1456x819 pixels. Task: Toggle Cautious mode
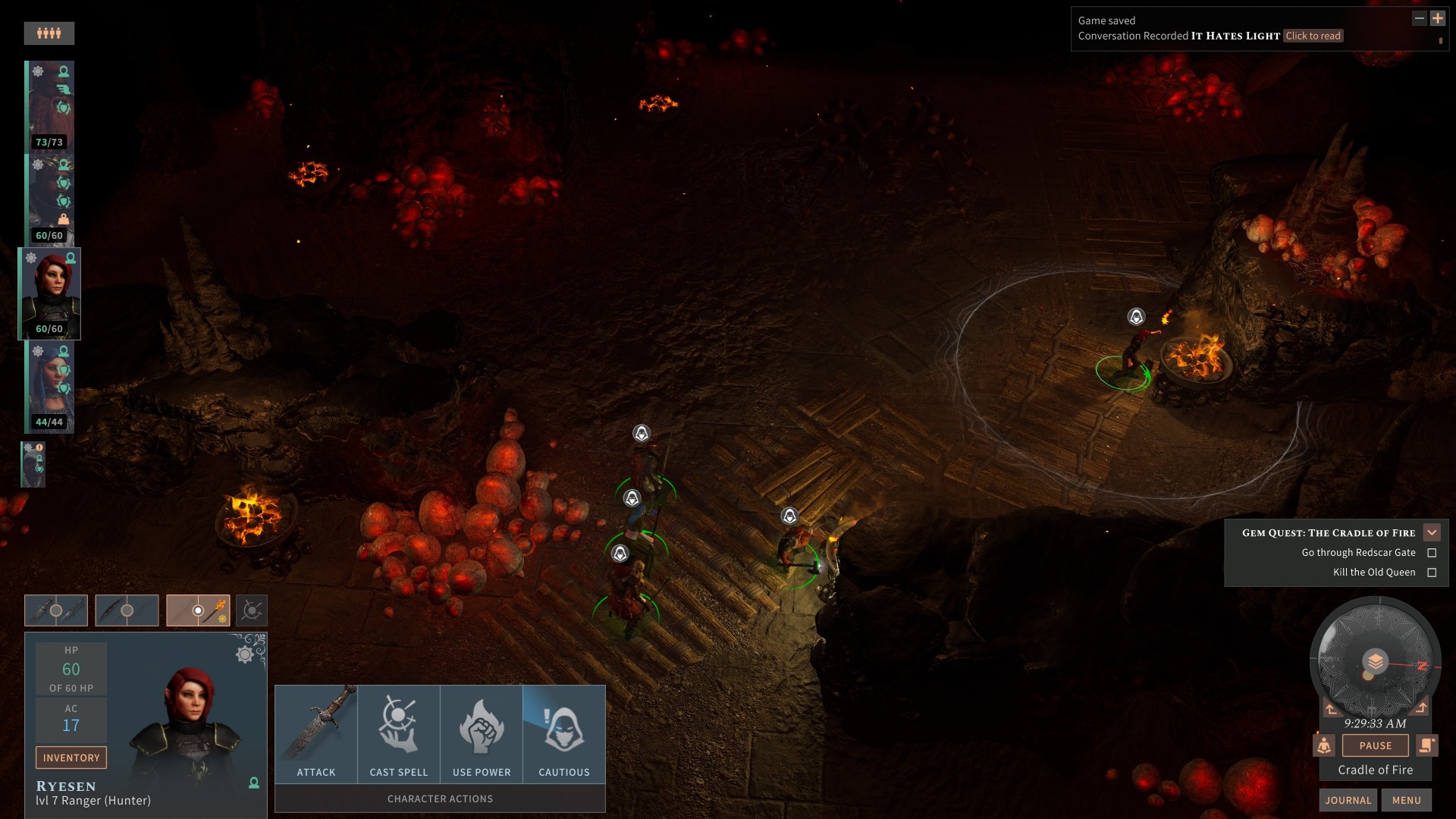click(x=564, y=733)
